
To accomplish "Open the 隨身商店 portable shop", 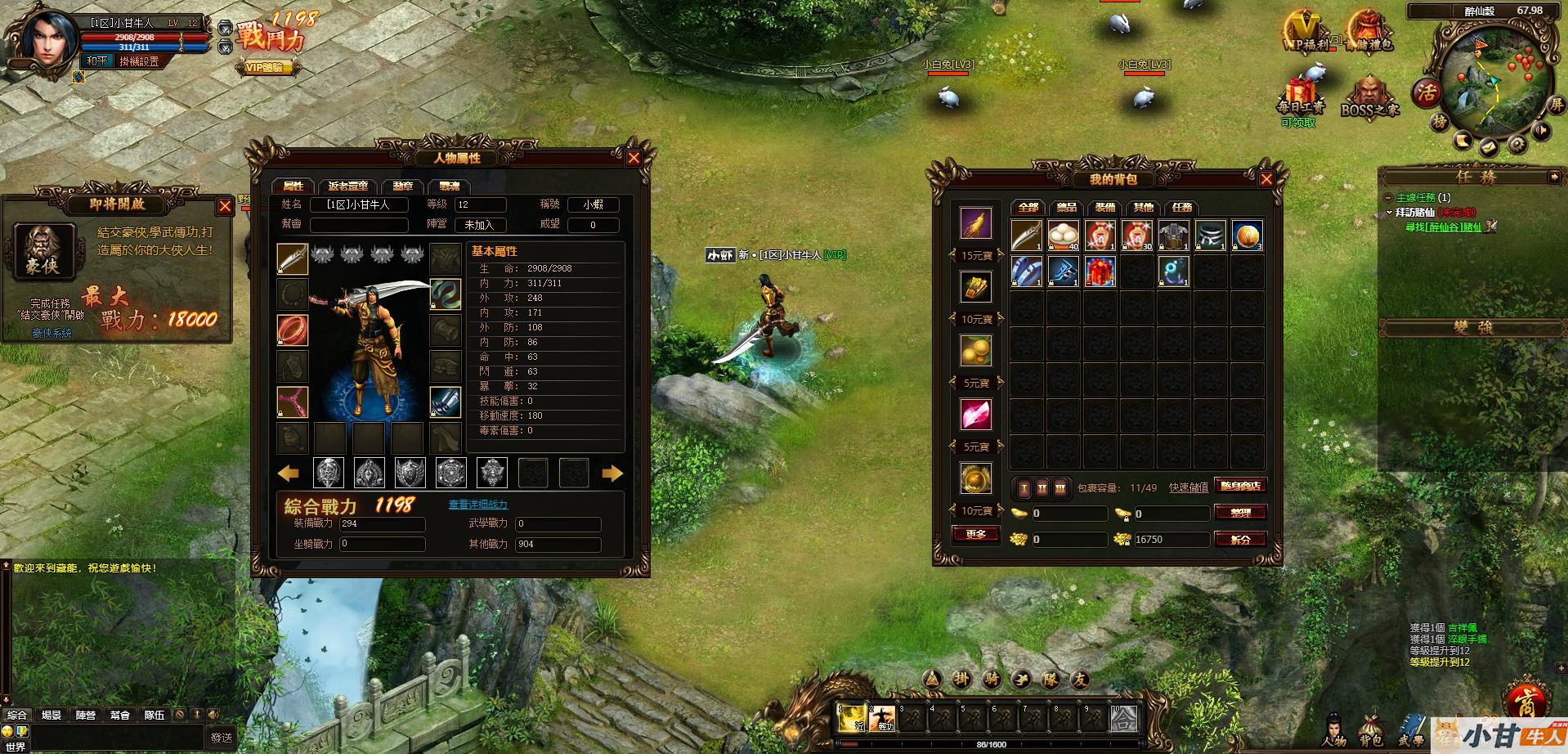I will (1241, 486).
